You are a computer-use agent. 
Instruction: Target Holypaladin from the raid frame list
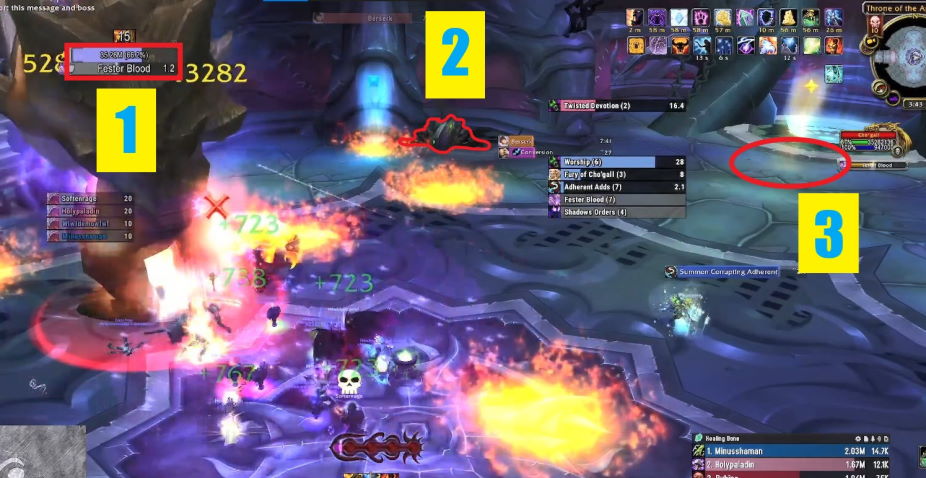click(91, 210)
